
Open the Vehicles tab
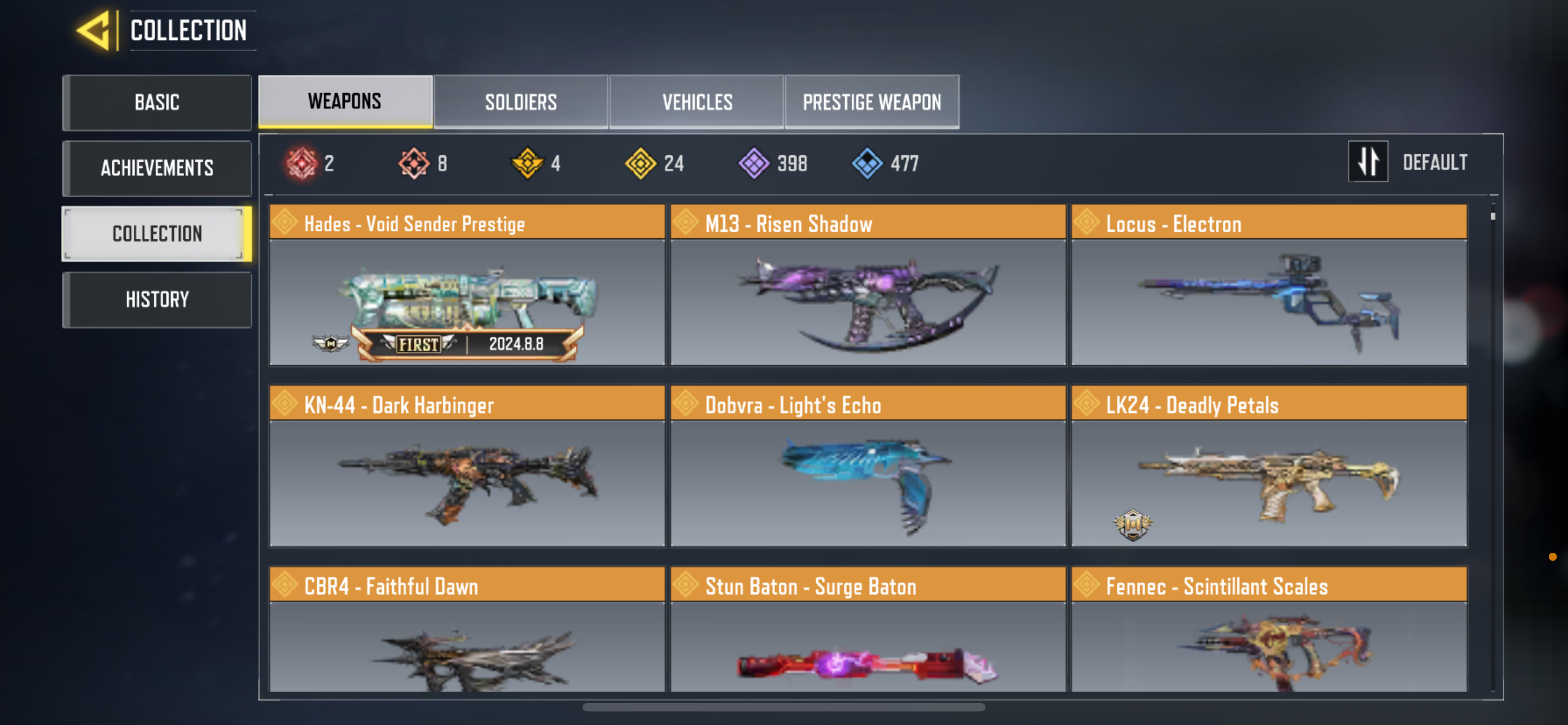click(697, 102)
